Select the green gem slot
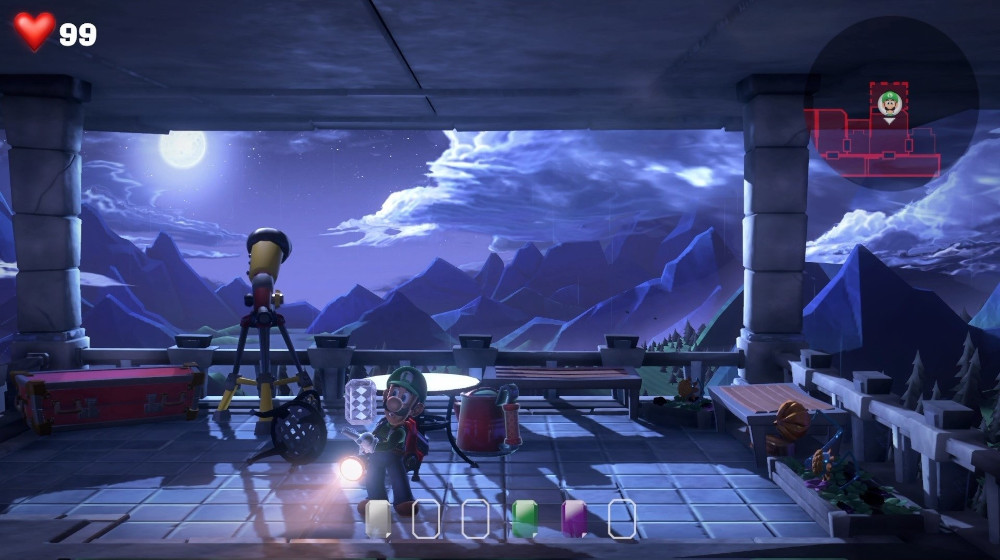Screen dimensions: 1000x560 point(524,518)
